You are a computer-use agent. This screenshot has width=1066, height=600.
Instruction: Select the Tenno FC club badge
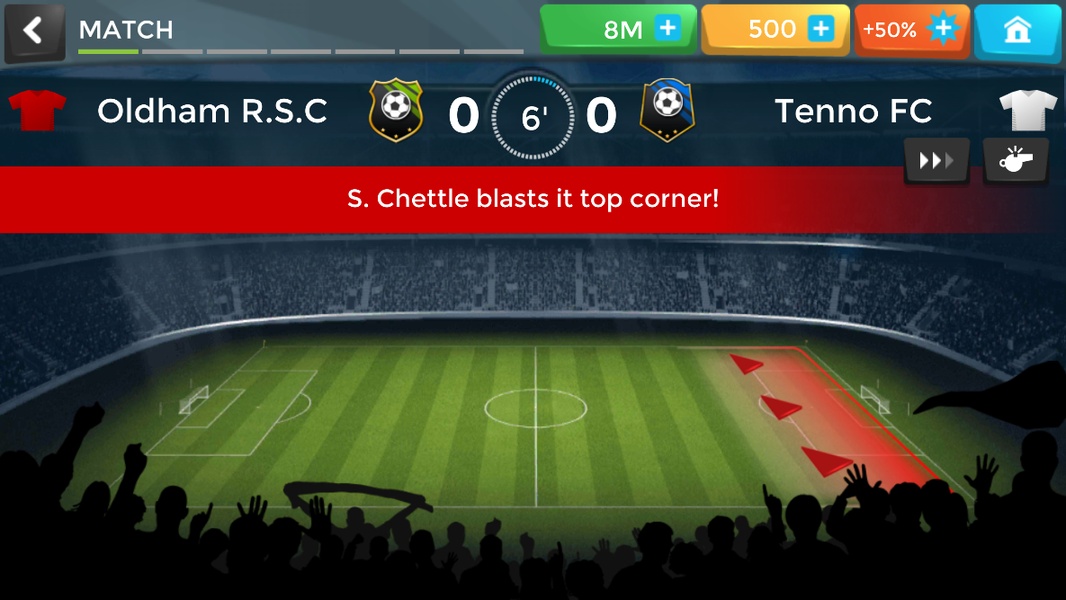coord(667,110)
